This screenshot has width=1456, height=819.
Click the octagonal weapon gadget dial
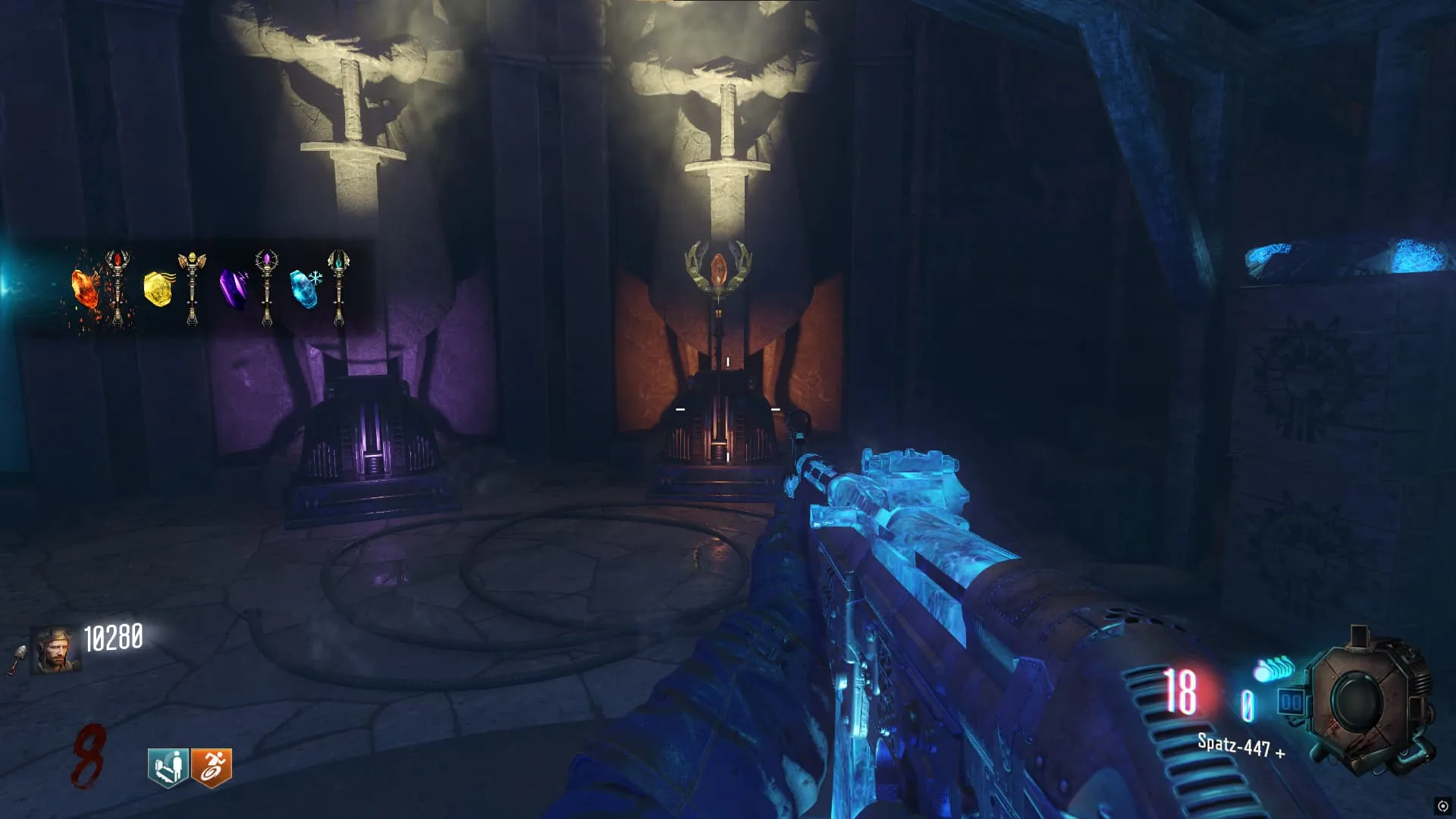point(1369,701)
